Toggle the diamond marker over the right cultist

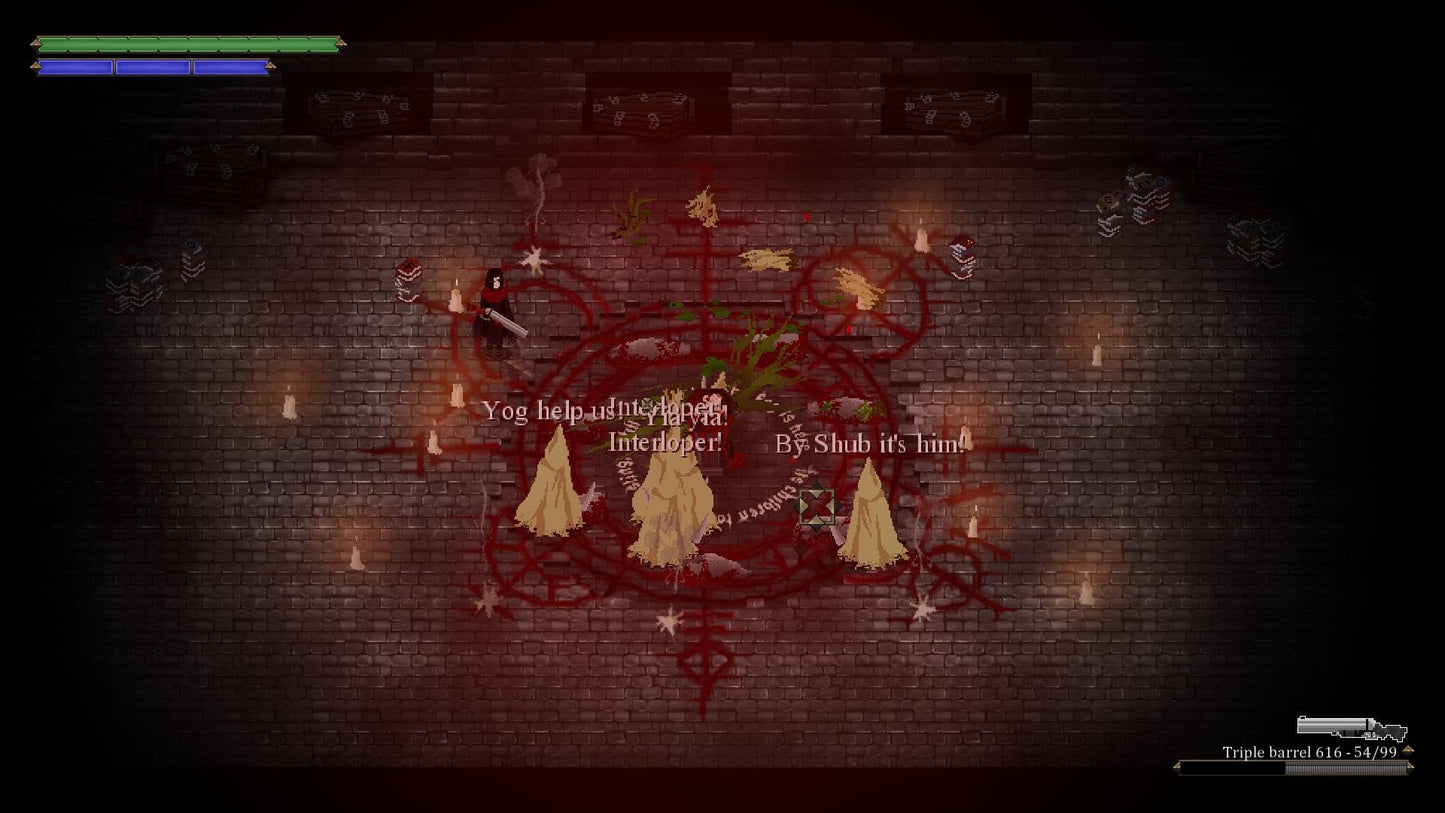point(817,509)
